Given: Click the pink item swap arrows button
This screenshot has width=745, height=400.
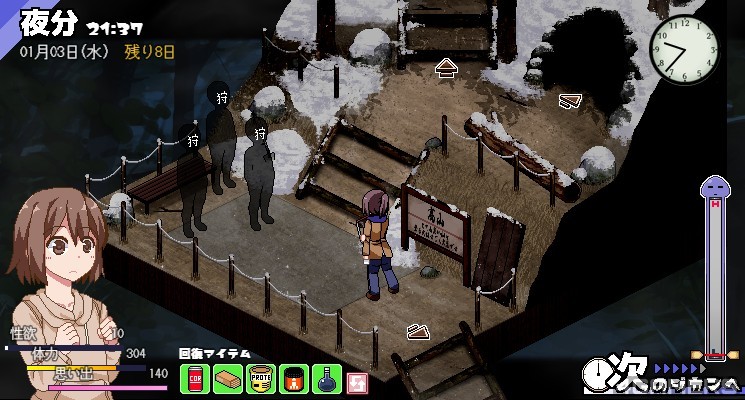Looking at the screenshot, I should (358, 381).
